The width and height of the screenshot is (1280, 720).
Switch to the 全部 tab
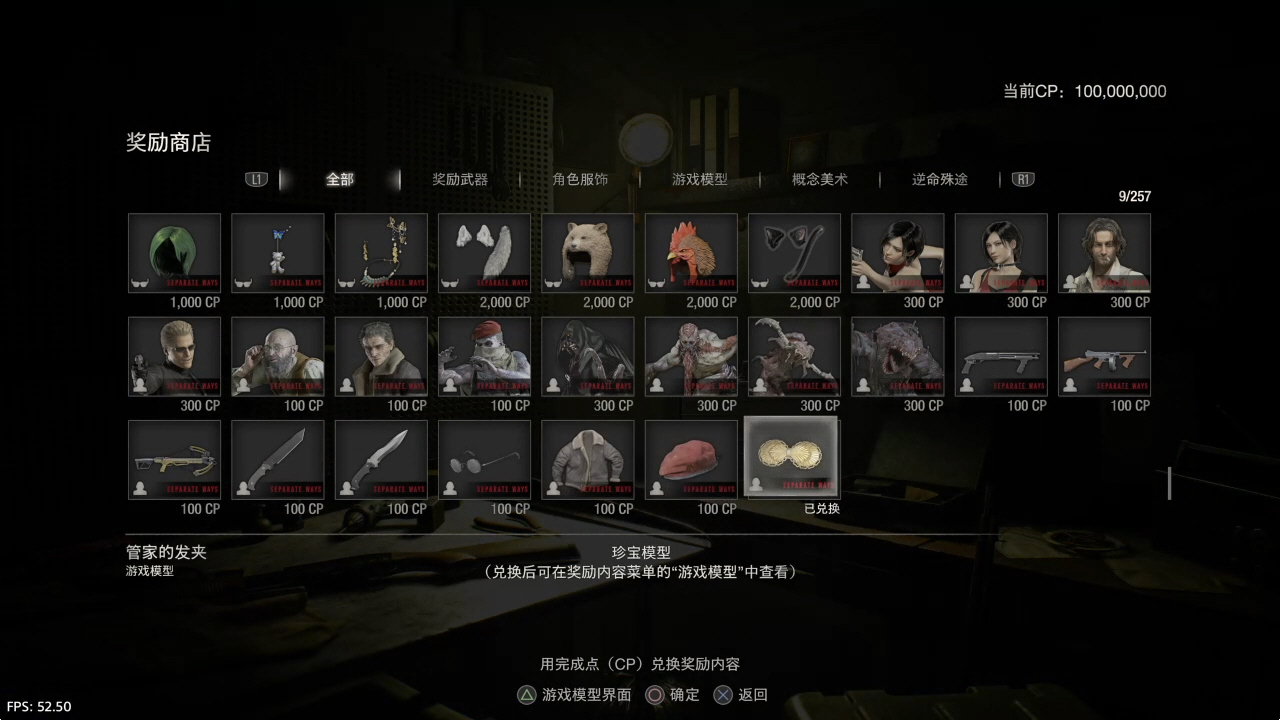pyautogui.click(x=340, y=180)
